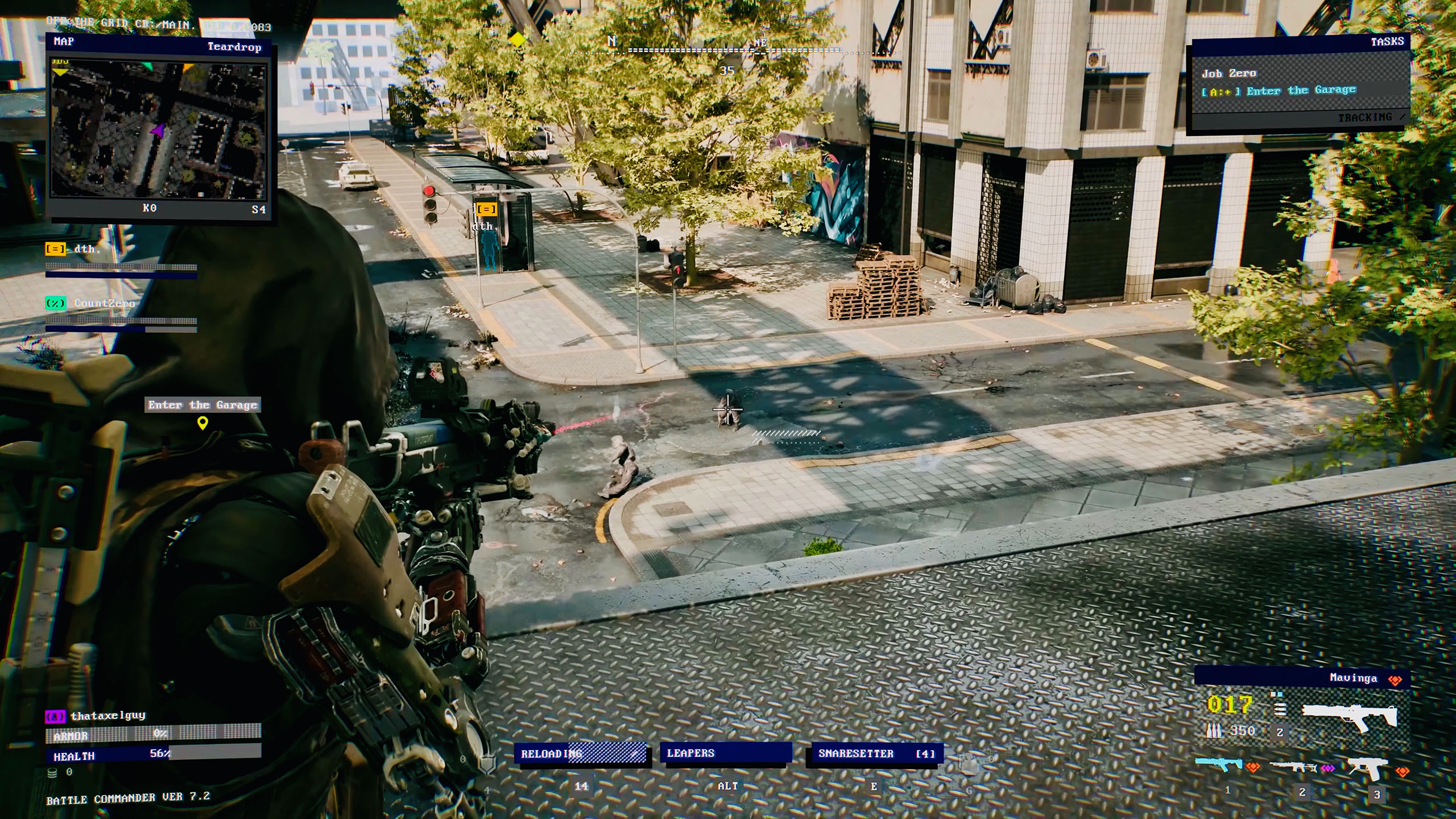Select teammate CountZero in squad list
The width and height of the screenshot is (1456, 819).
point(104,303)
